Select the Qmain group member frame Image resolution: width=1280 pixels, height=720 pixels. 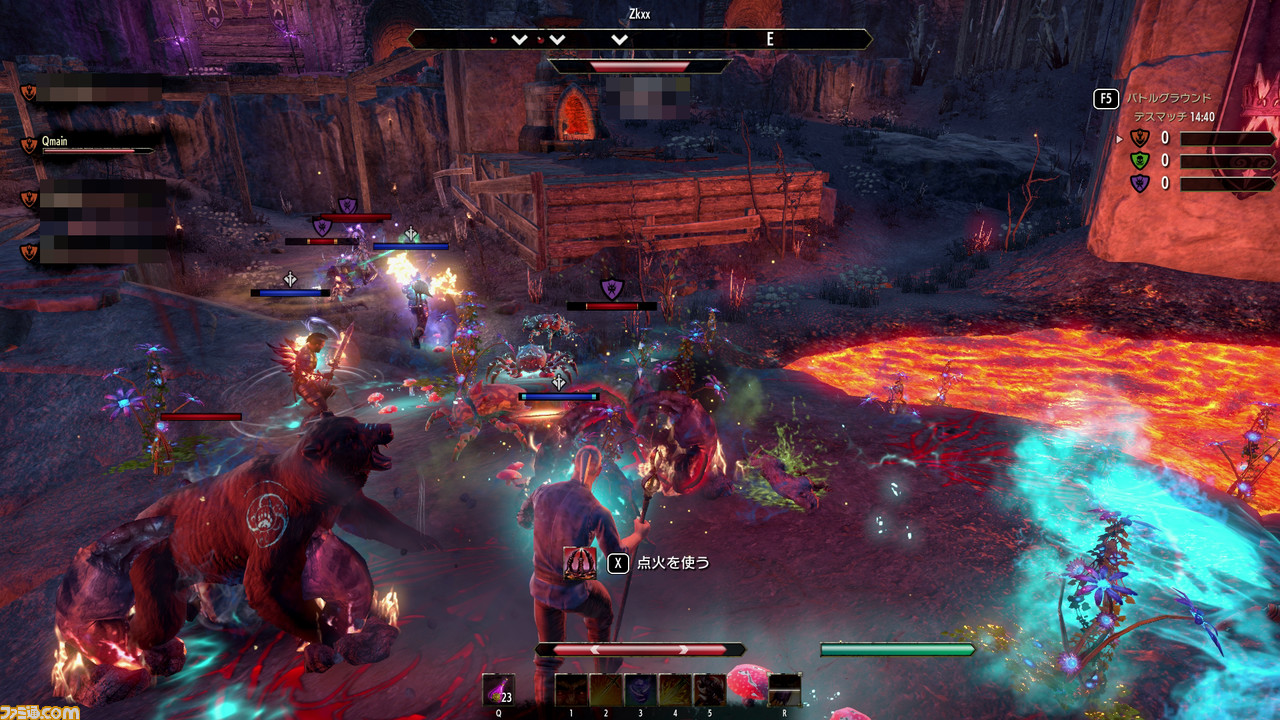coord(90,145)
